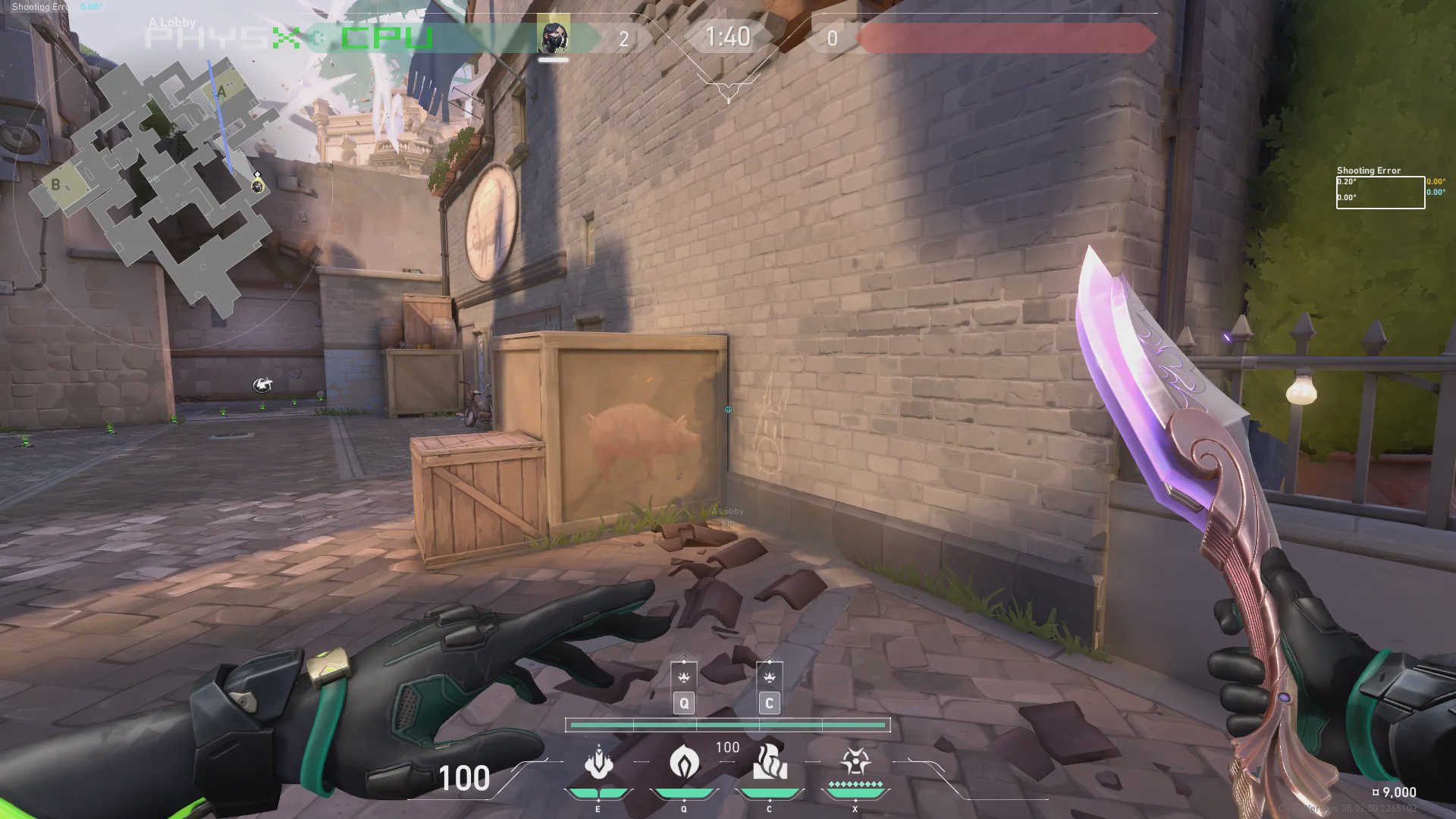Activate the Snake Bite ability icon
The width and height of the screenshot is (1456, 819).
(x=770, y=762)
